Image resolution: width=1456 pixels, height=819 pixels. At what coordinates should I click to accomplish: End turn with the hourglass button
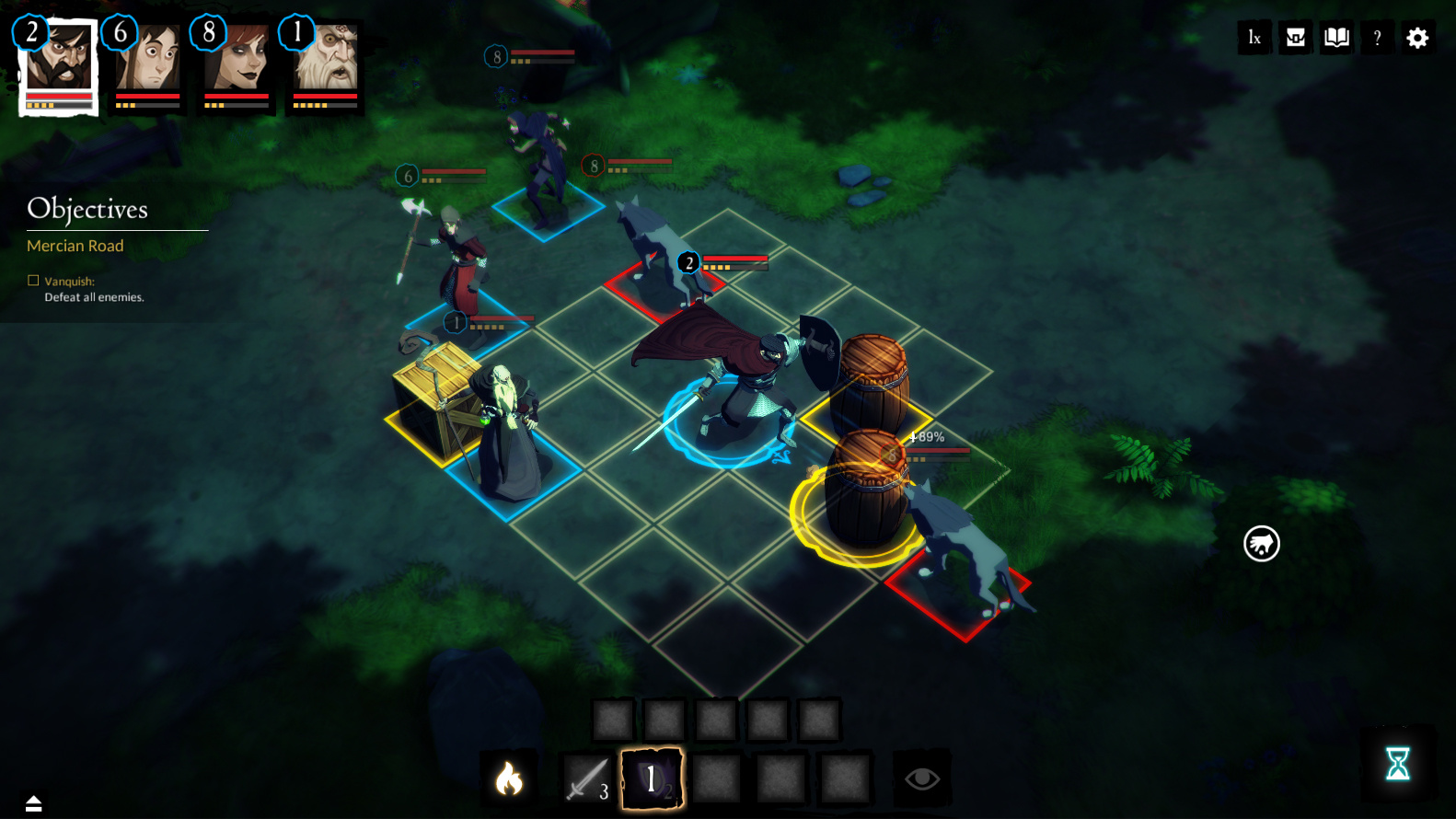click(x=1397, y=764)
